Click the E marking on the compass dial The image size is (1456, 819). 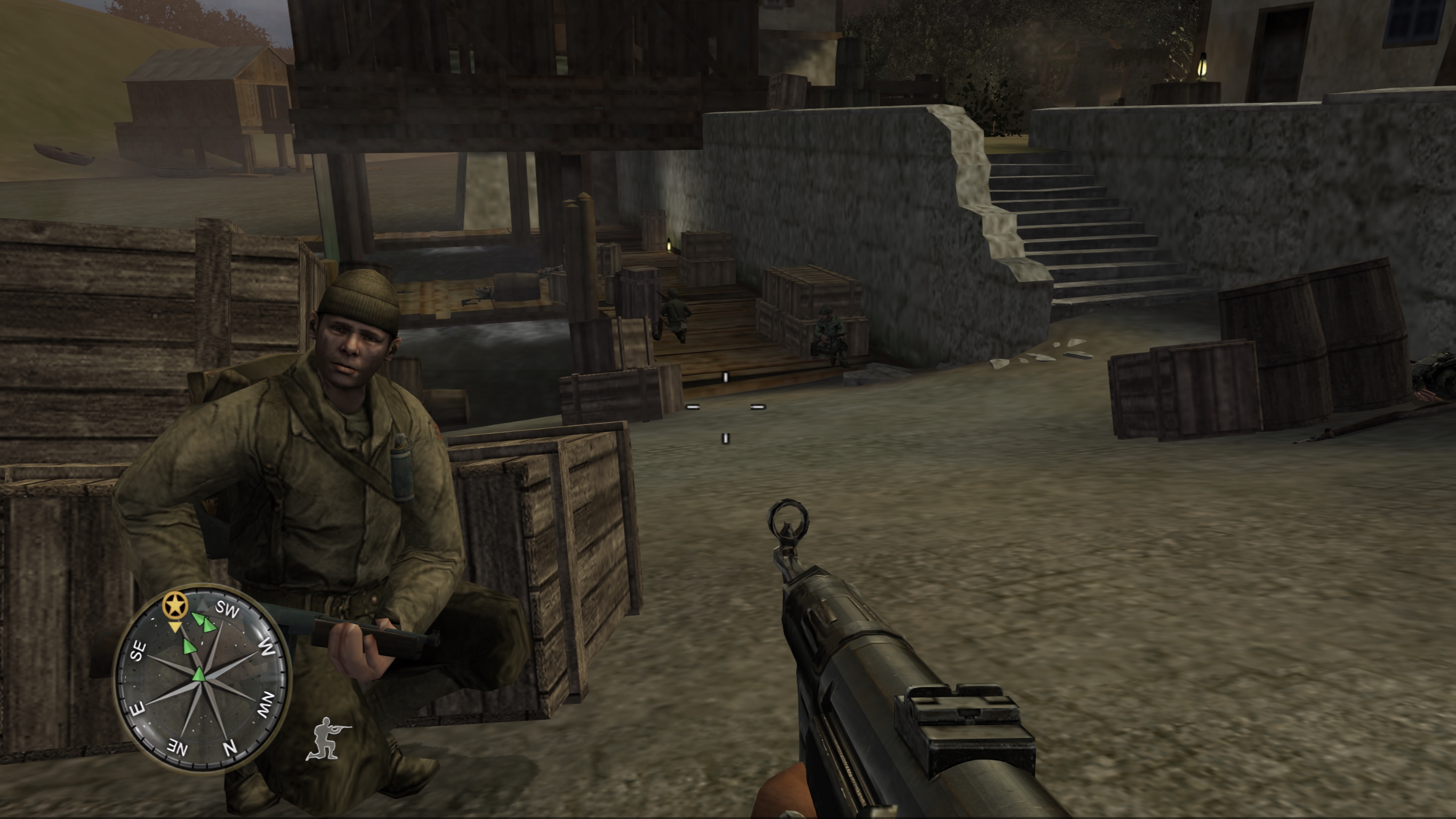(138, 708)
